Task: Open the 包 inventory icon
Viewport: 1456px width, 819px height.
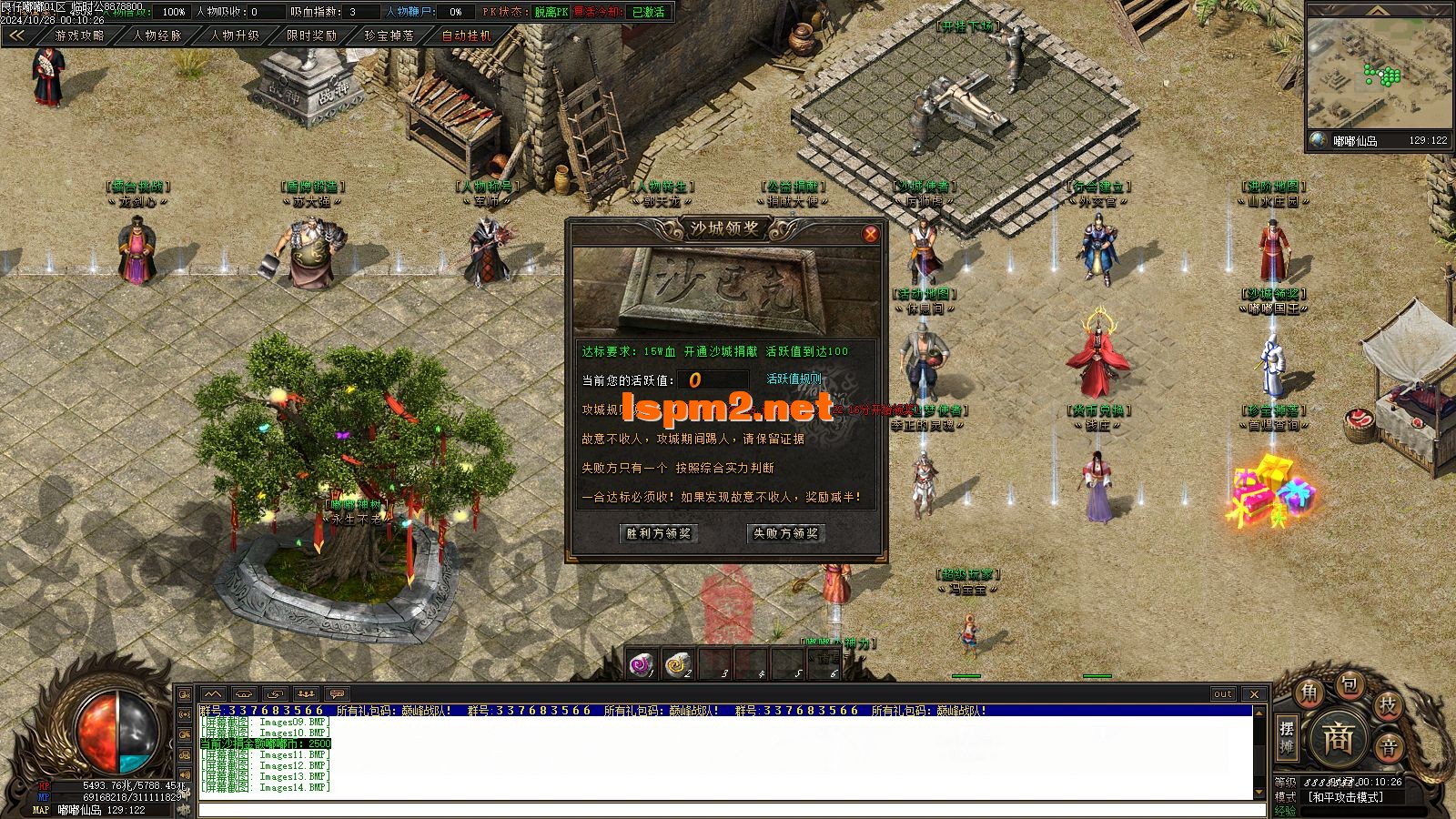Action: coord(1351,686)
